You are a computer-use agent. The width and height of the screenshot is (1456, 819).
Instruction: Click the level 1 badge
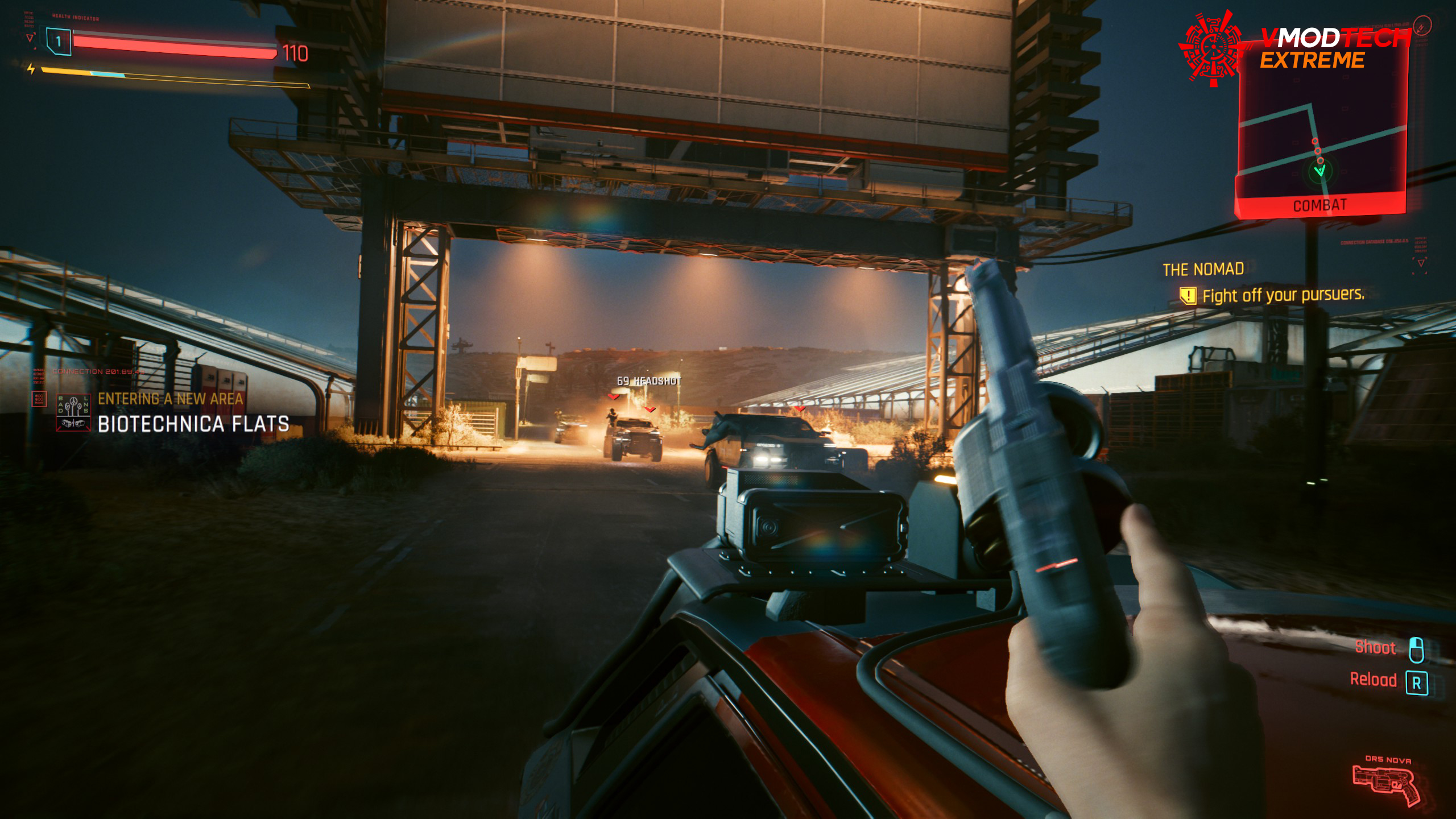(59, 42)
